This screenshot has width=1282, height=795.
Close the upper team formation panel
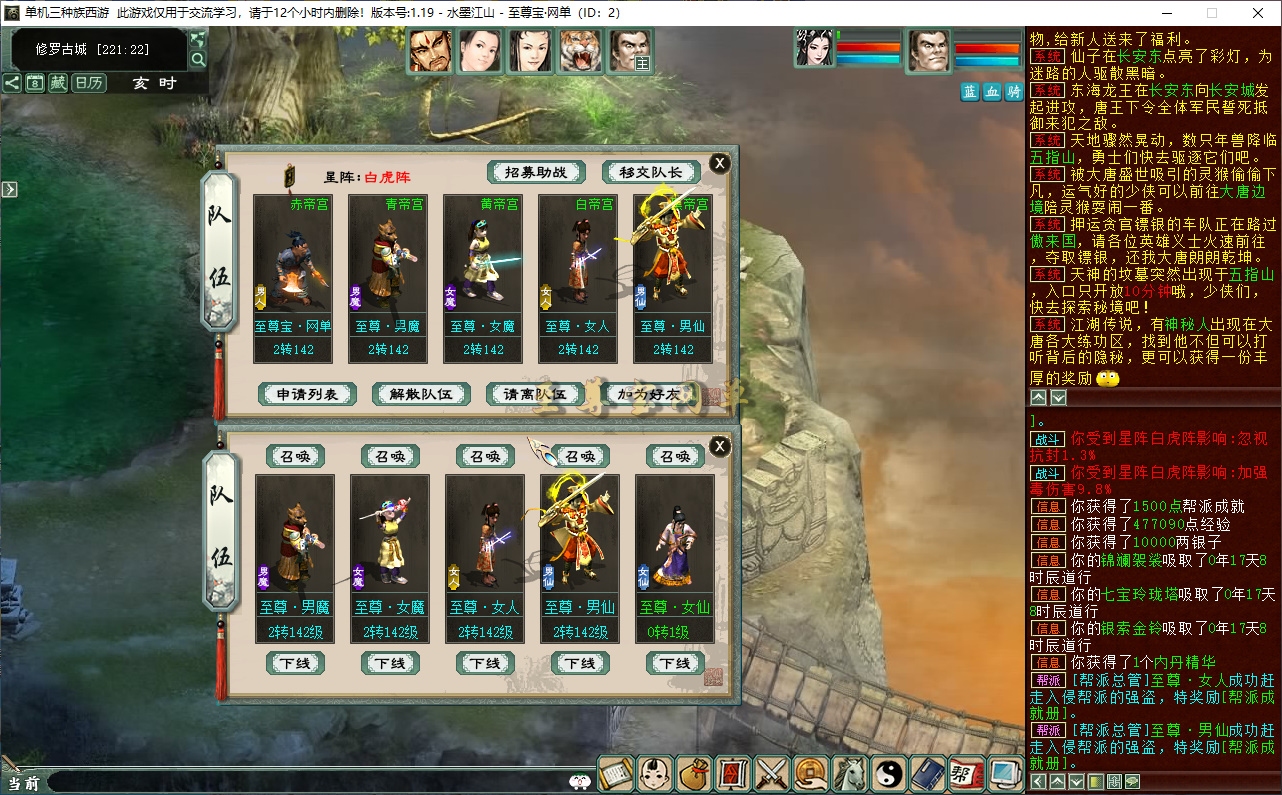[x=719, y=164]
